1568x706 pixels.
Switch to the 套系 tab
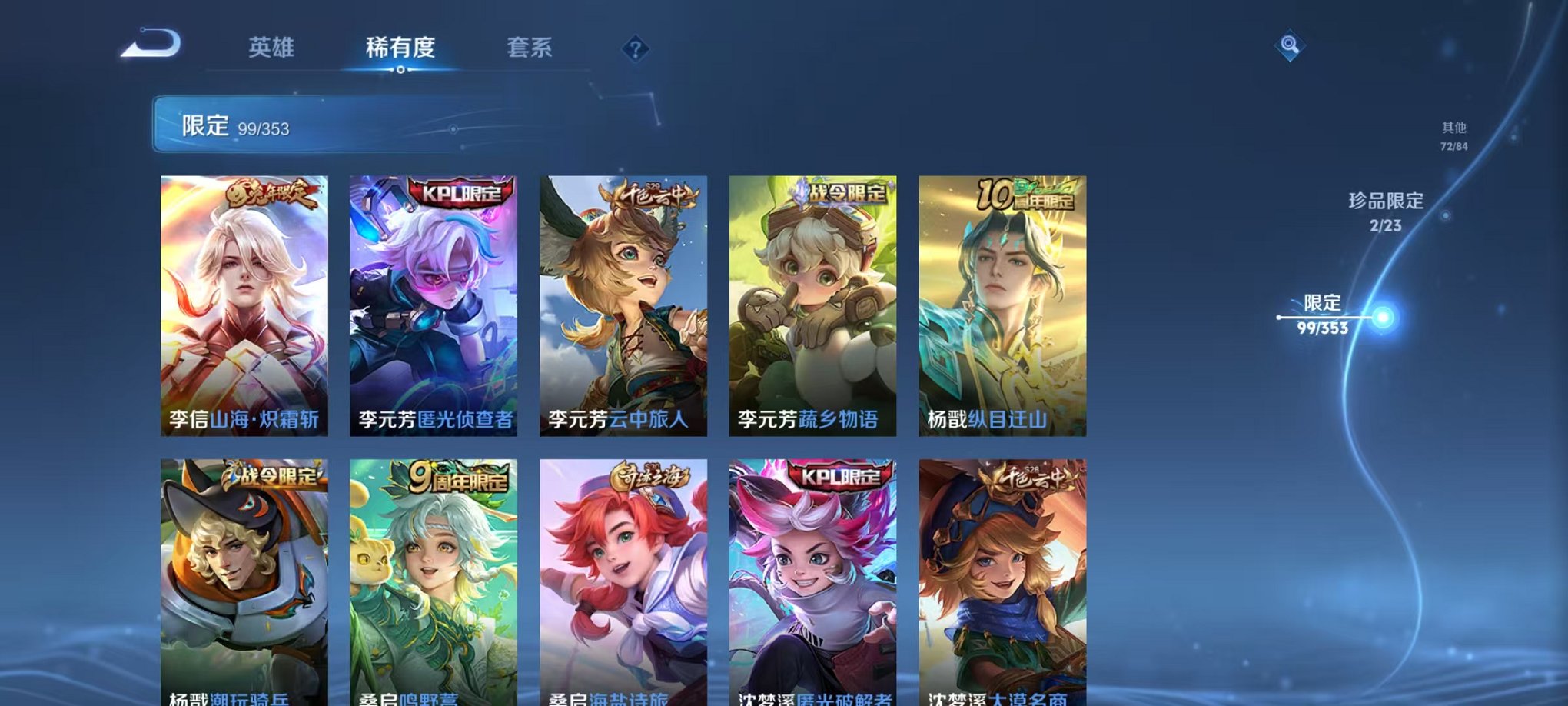coord(530,48)
